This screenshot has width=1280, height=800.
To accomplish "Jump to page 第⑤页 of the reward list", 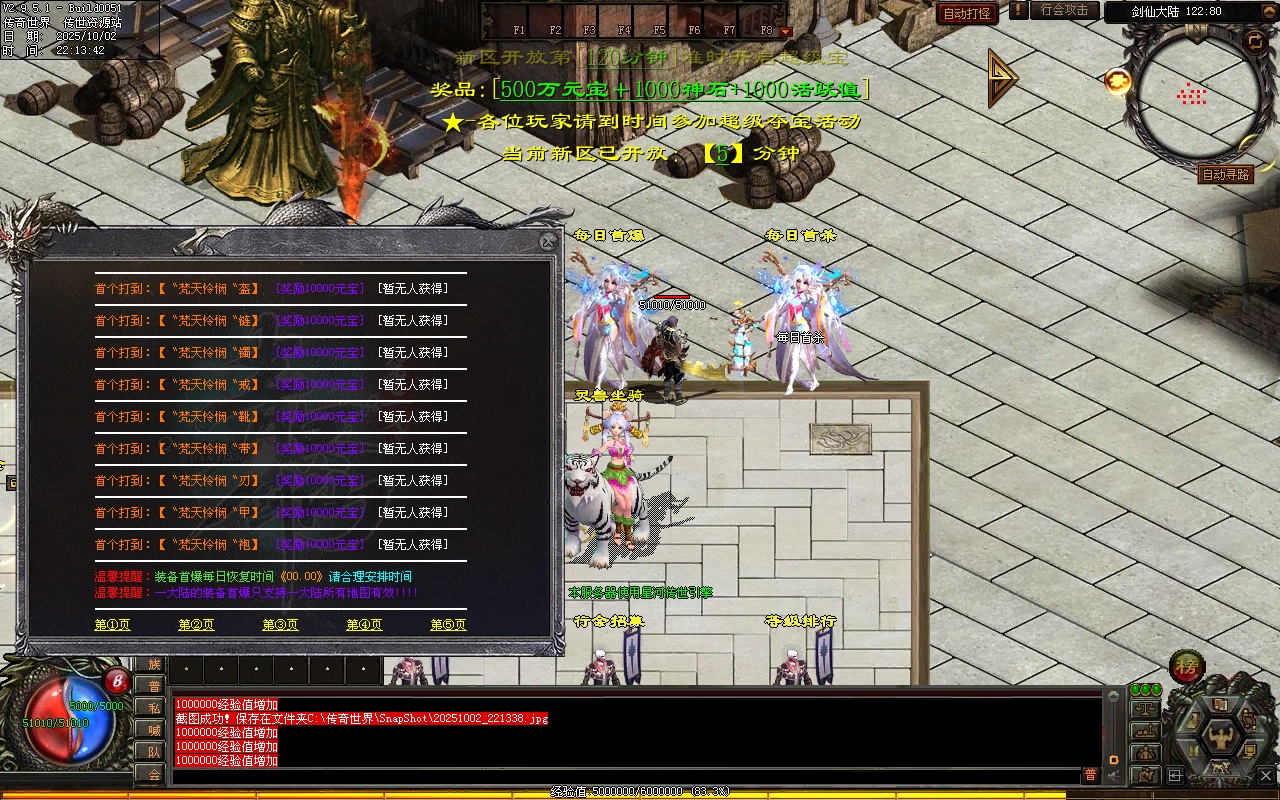I will point(448,625).
